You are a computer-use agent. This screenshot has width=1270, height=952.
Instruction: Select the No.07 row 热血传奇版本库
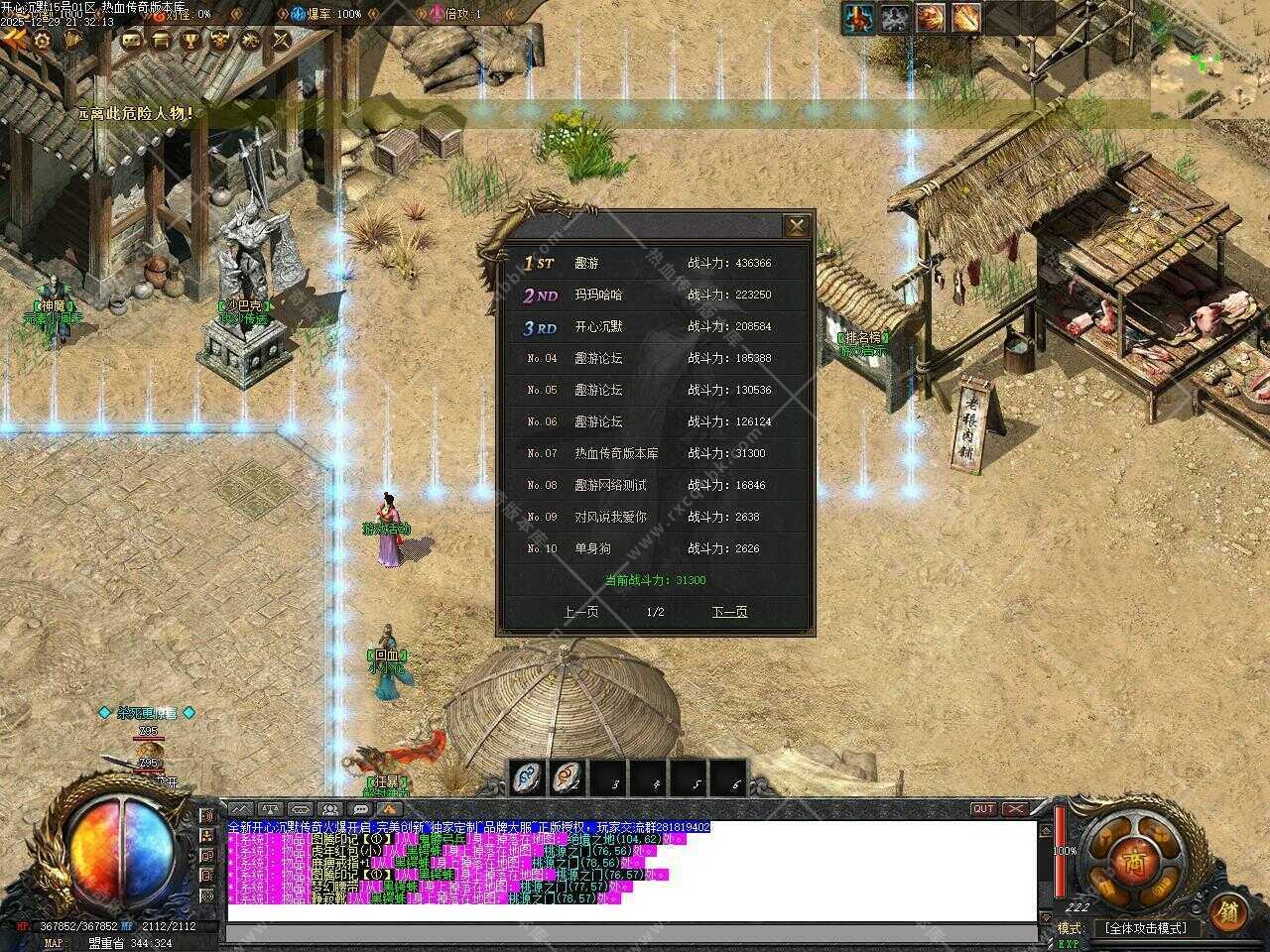click(x=615, y=453)
